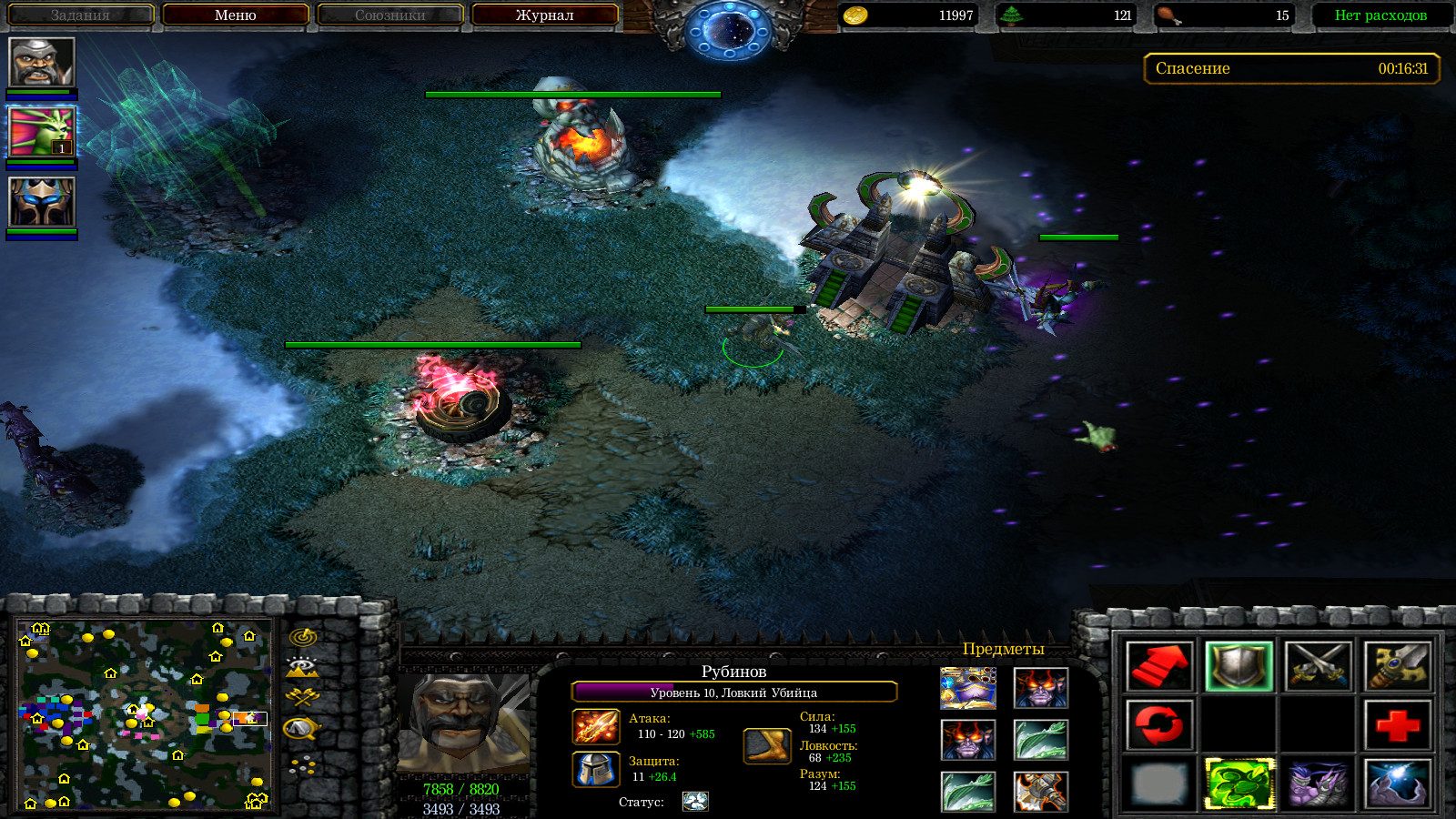
Task: Activate the minimap signal ping button
Action: [302, 637]
